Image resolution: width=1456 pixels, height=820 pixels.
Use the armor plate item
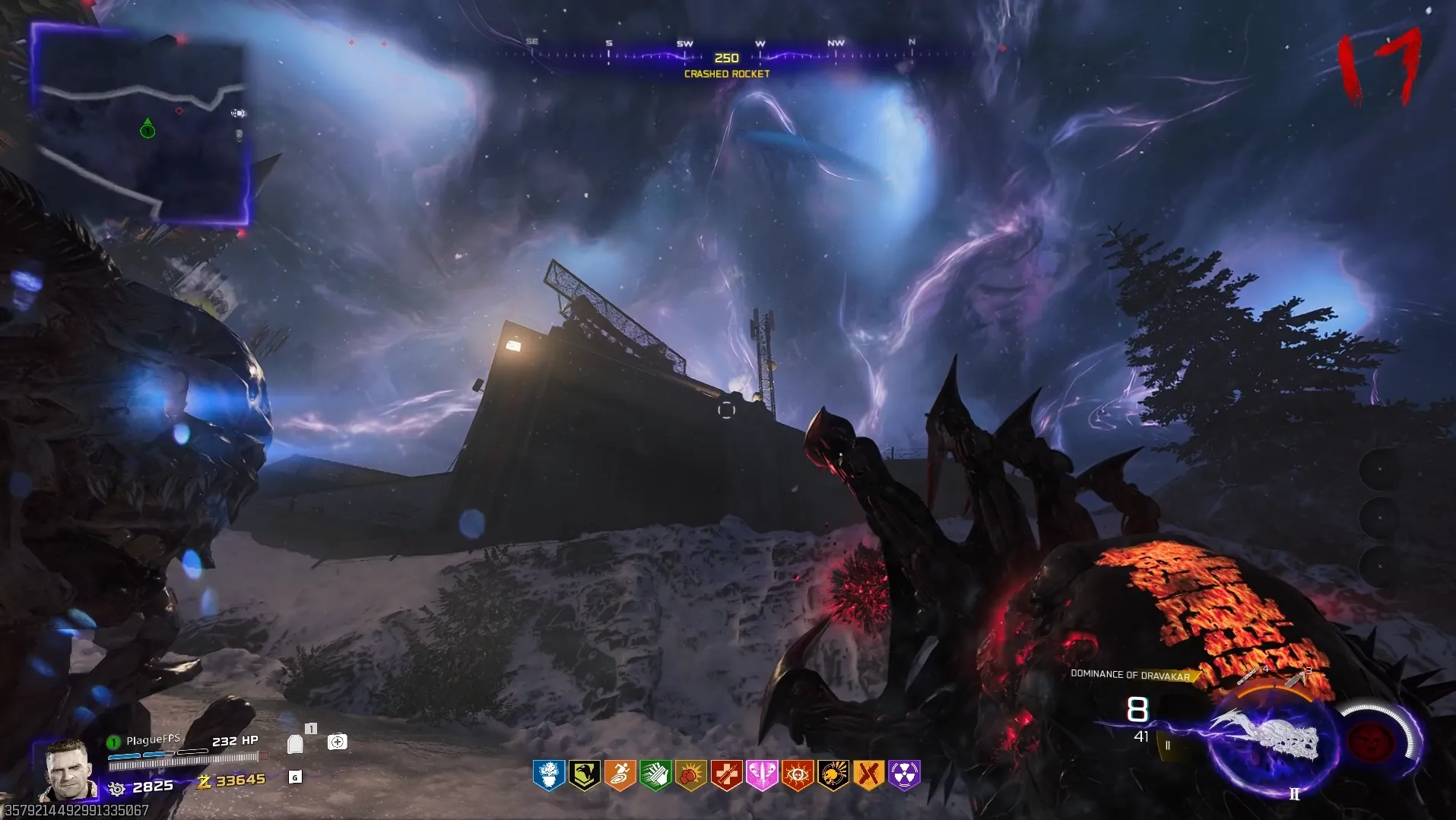[295, 743]
